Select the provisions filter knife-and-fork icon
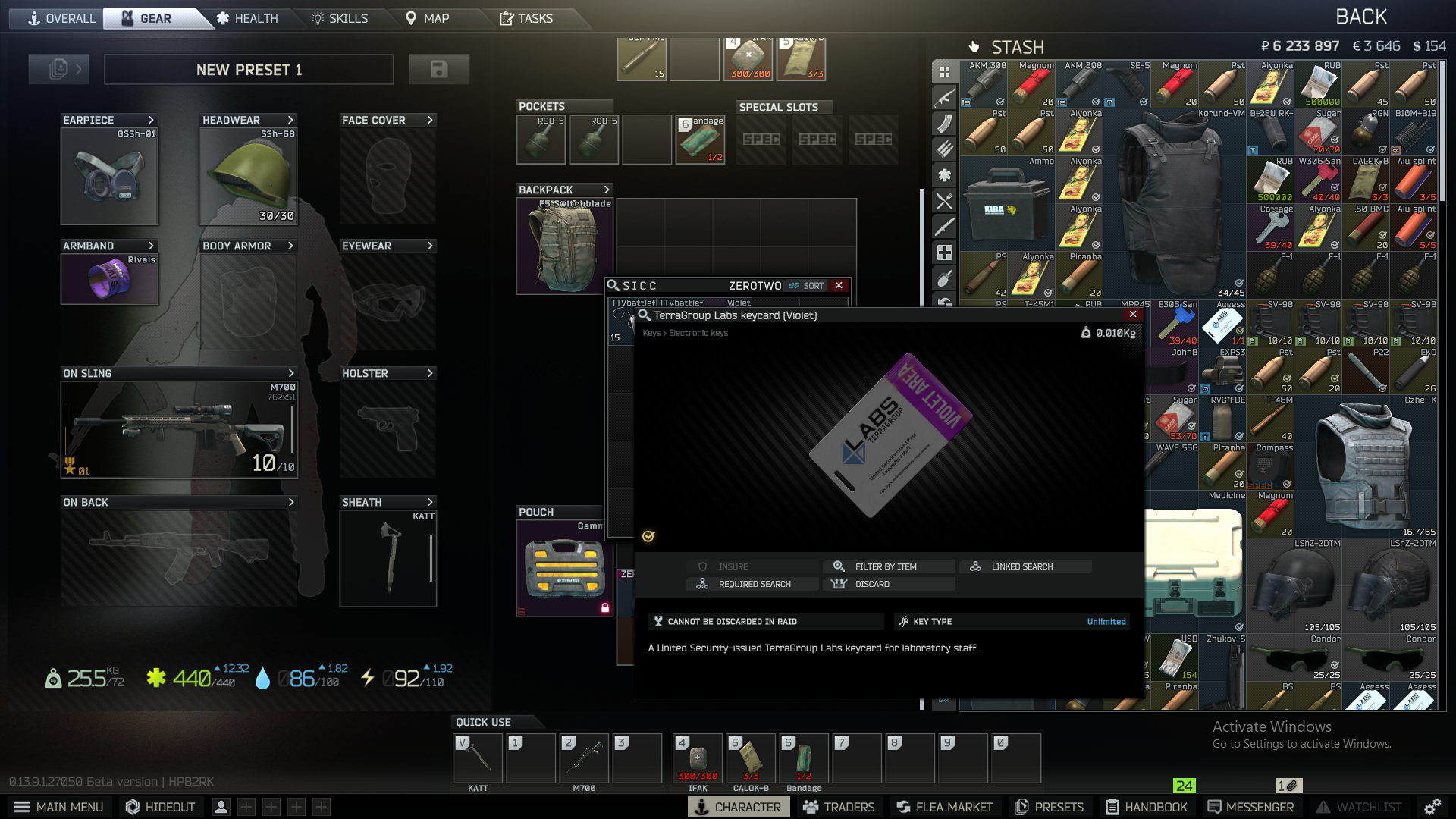Viewport: 1456px width, 819px height. [944, 202]
